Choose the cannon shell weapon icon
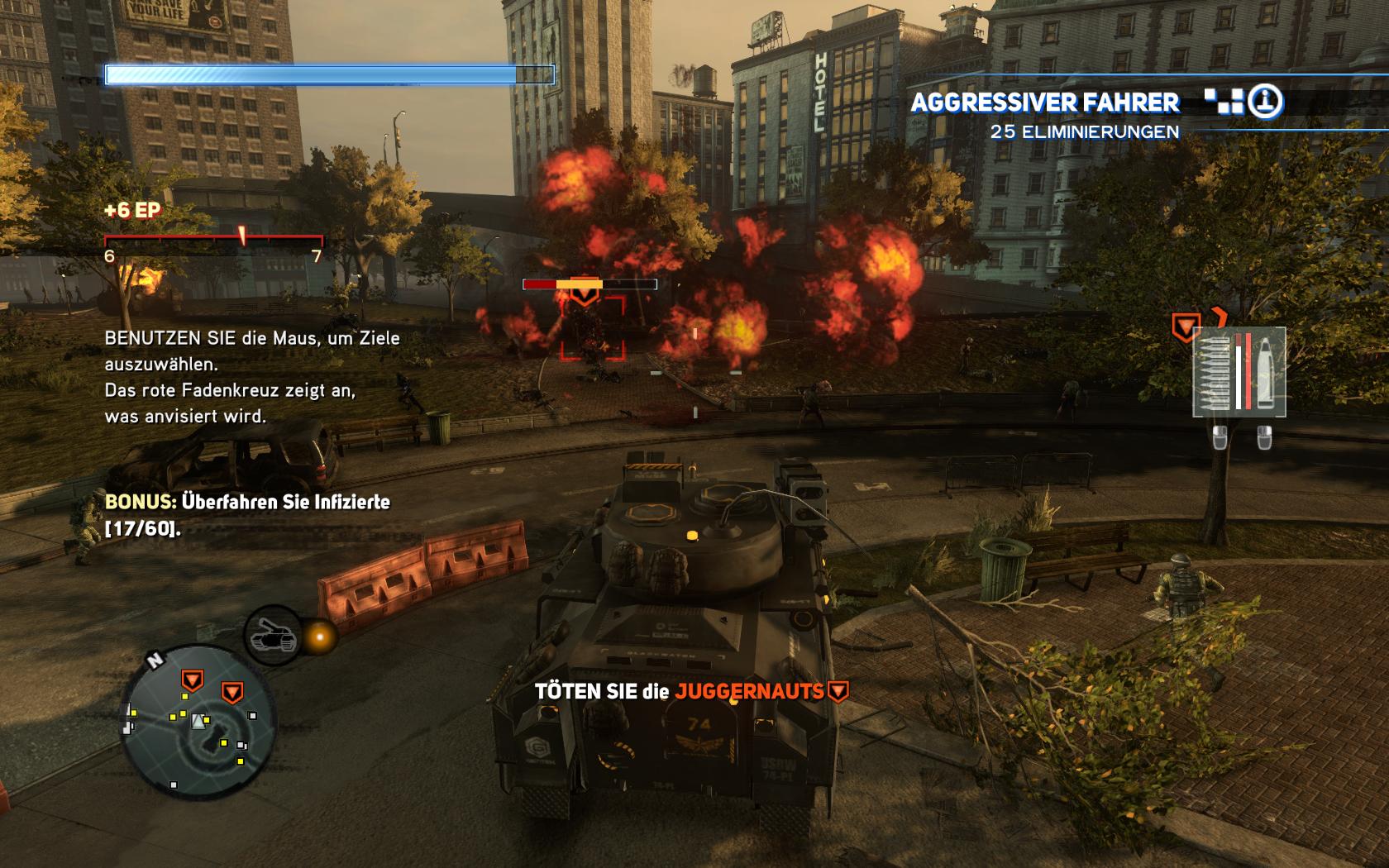 pos(1265,372)
